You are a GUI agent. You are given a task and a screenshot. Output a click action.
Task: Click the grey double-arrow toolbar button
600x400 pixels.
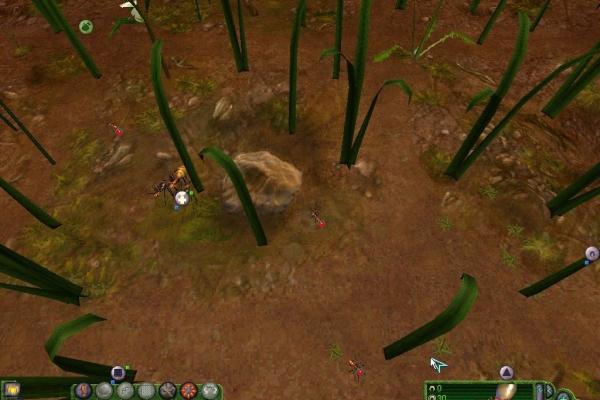210,390
